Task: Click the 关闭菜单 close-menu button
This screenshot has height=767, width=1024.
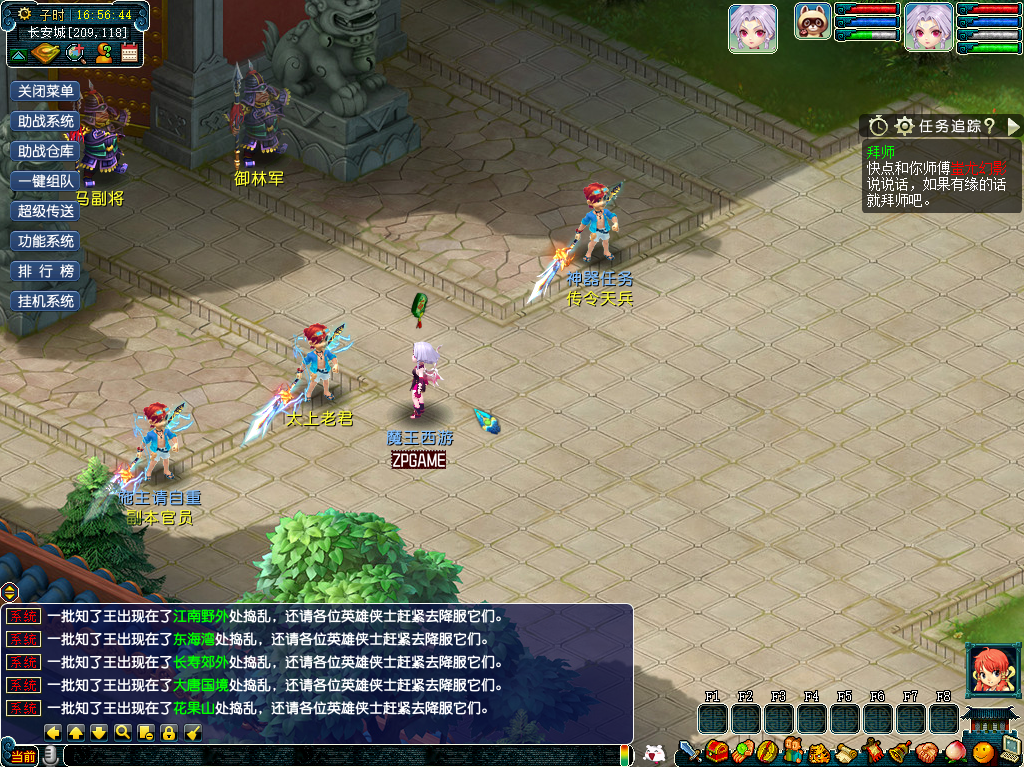Action: click(x=46, y=91)
